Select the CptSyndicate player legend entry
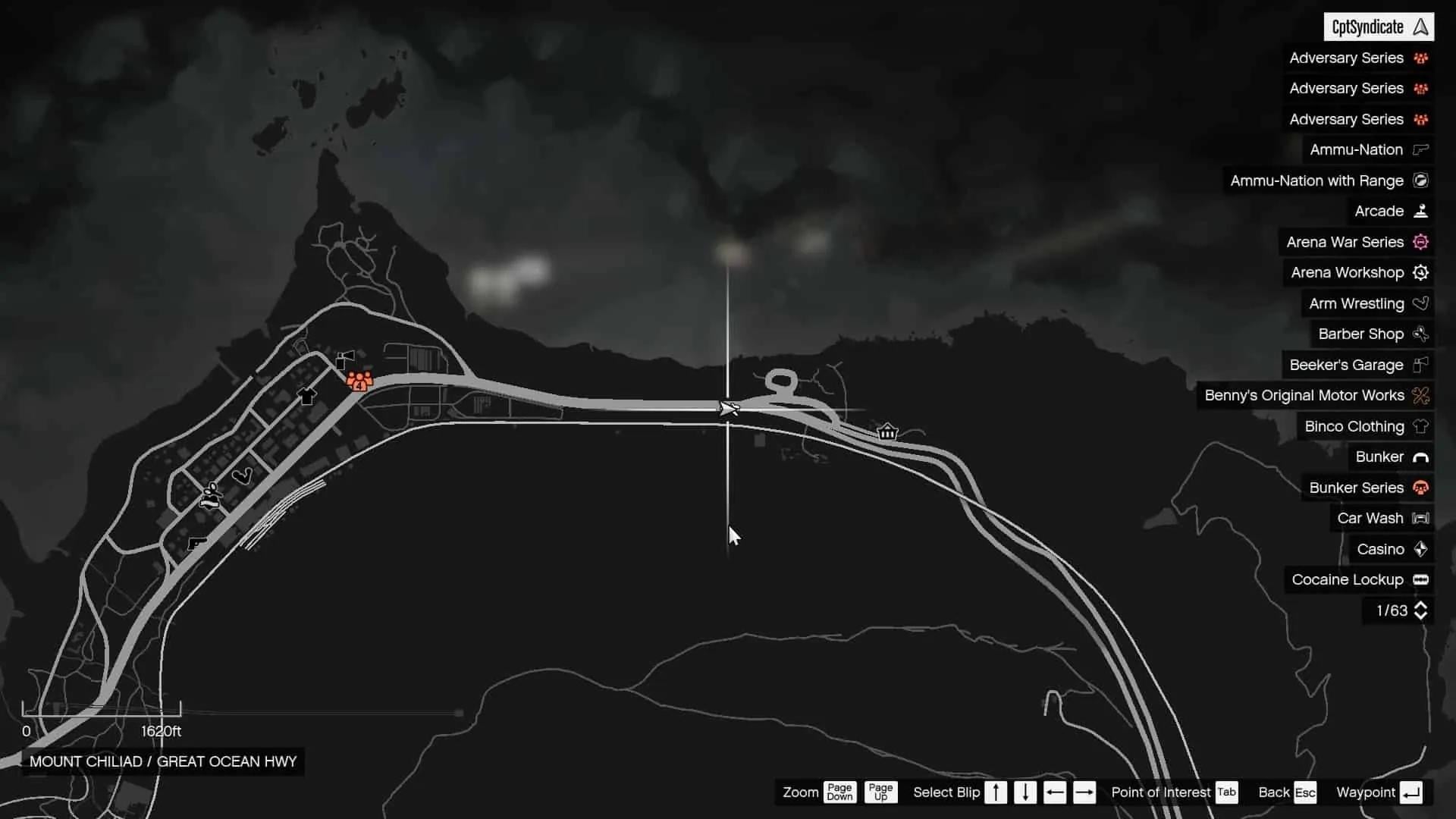This screenshot has width=1456, height=819. 1378,27
